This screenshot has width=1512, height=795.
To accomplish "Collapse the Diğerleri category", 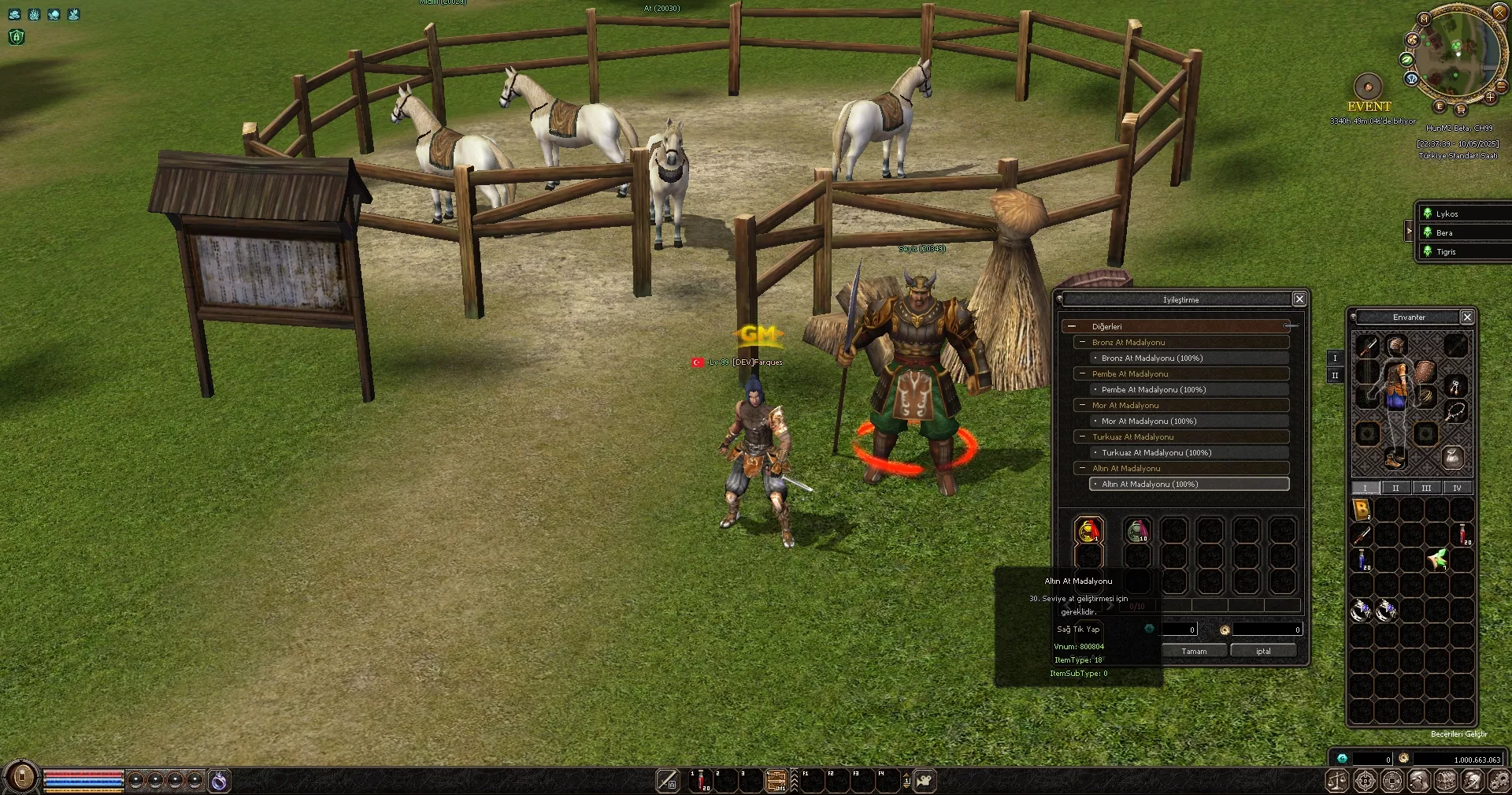I will click(x=1072, y=326).
